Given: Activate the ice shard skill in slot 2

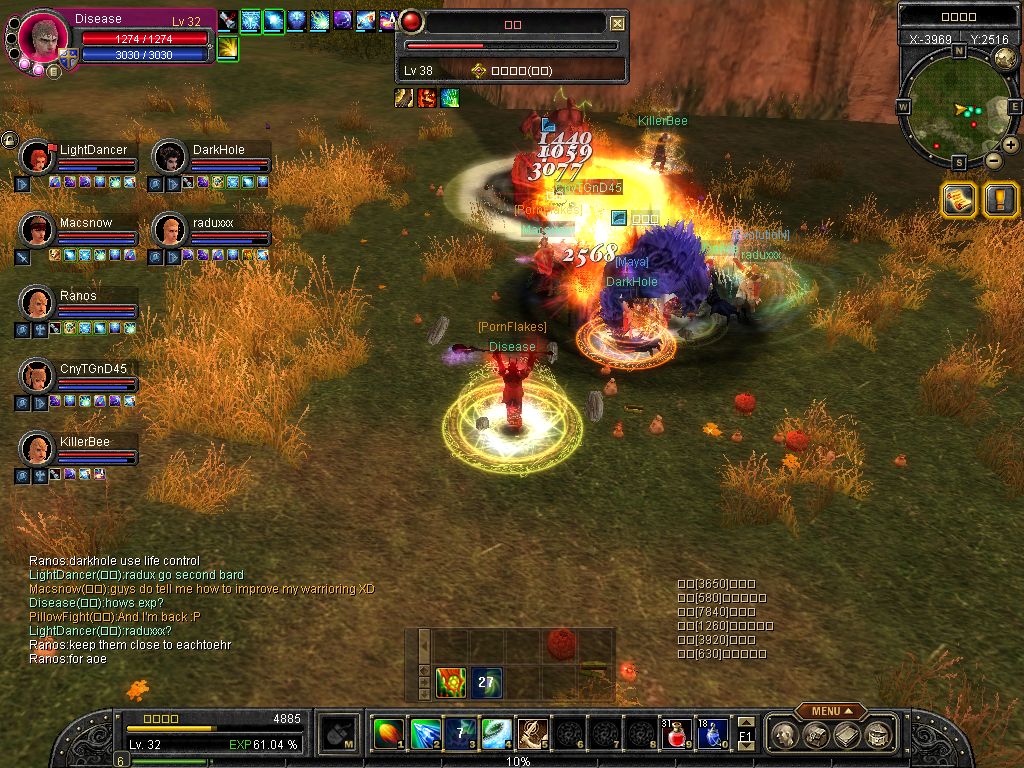Looking at the screenshot, I should point(425,735).
